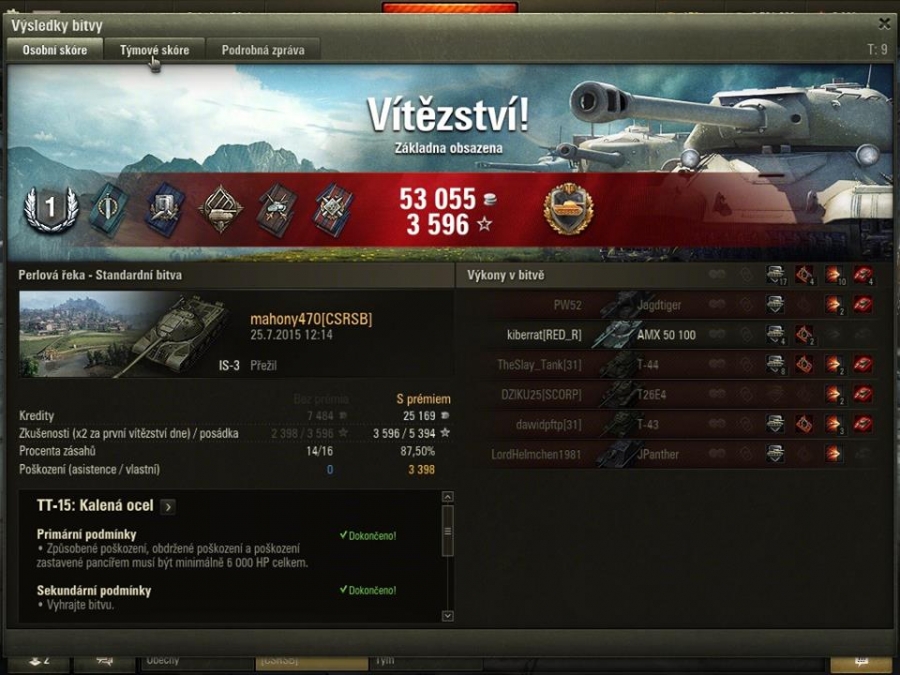The width and height of the screenshot is (900, 675).
Task: Open the Týmové skóre tab
Action: [x=154, y=50]
